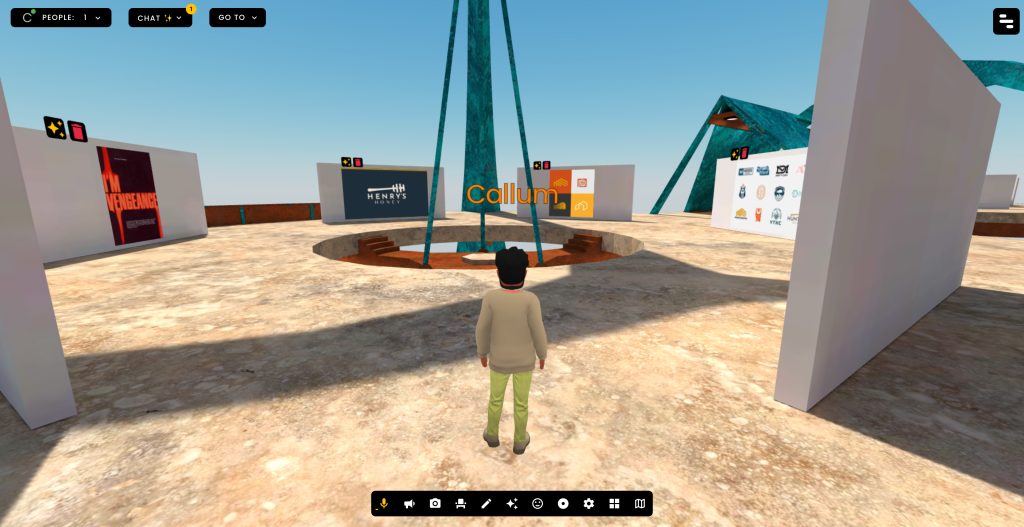The image size is (1024, 527).
Task: Show the map from the toolbar
Action: coord(640,504)
